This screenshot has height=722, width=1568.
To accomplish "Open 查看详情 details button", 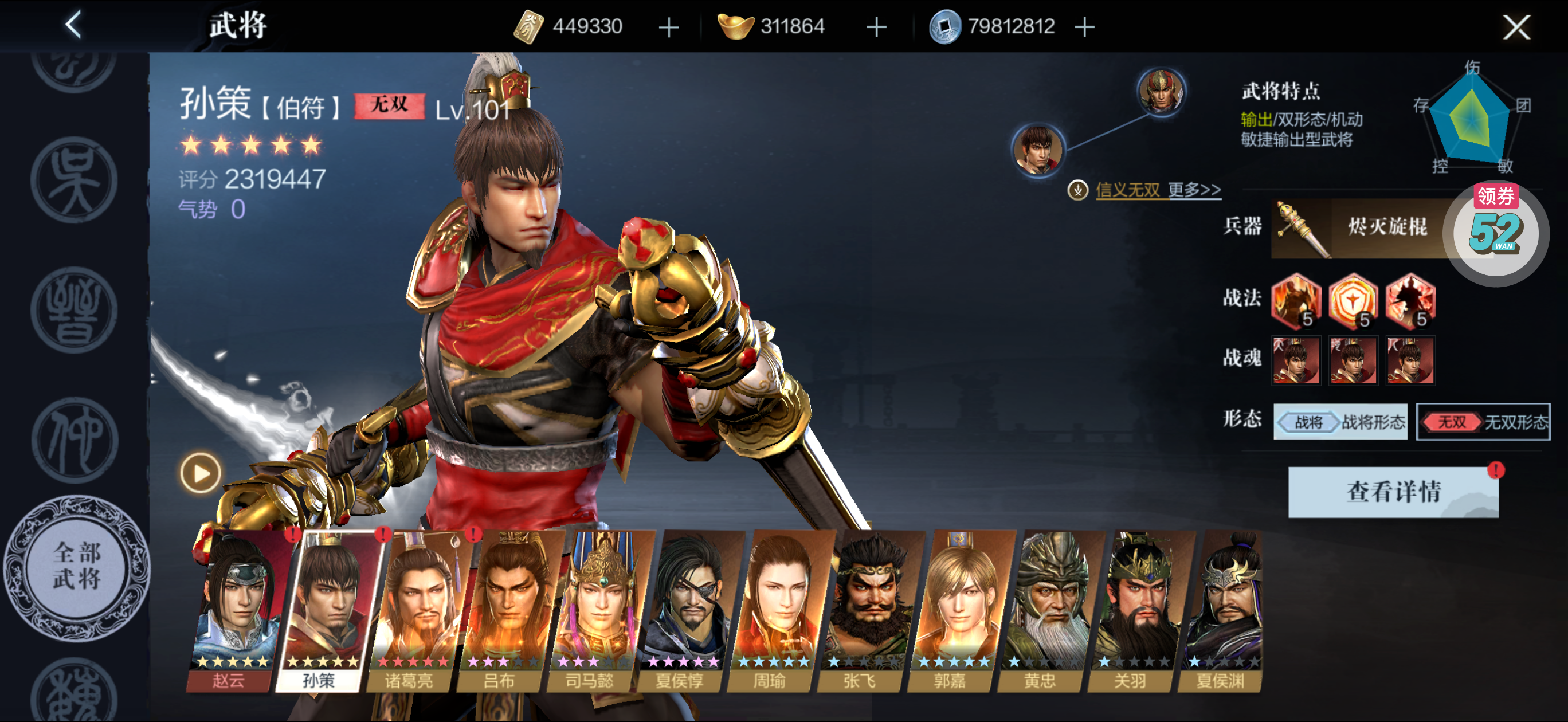I will (x=1393, y=492).
